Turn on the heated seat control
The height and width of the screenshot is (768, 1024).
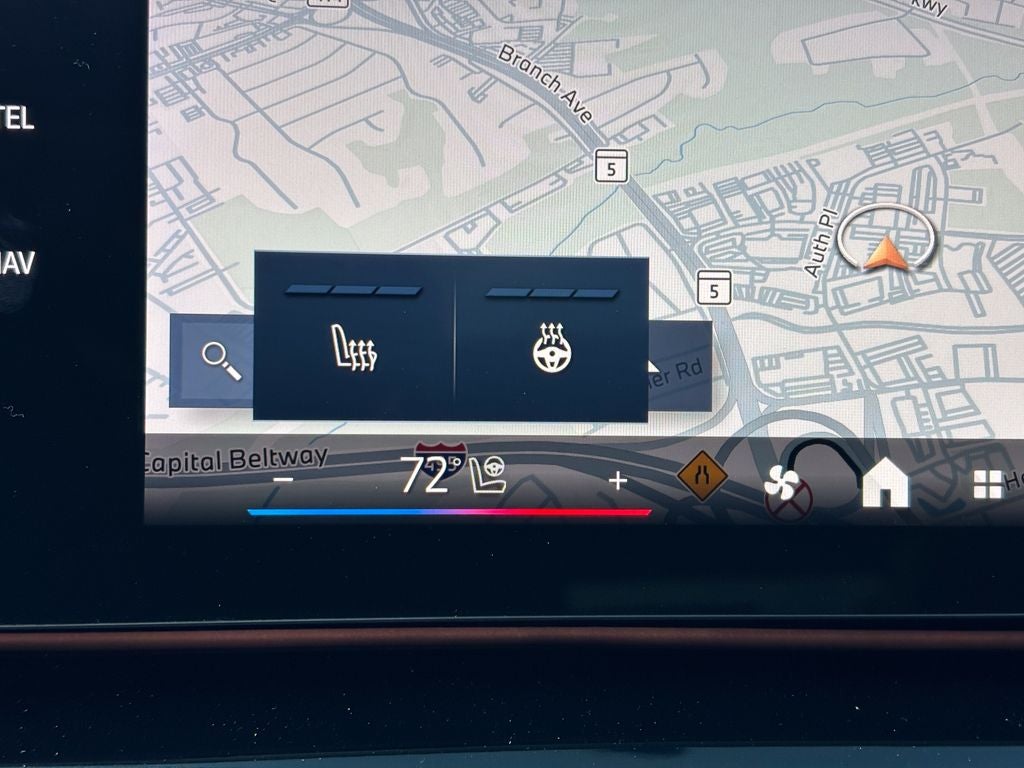[354, 349]
